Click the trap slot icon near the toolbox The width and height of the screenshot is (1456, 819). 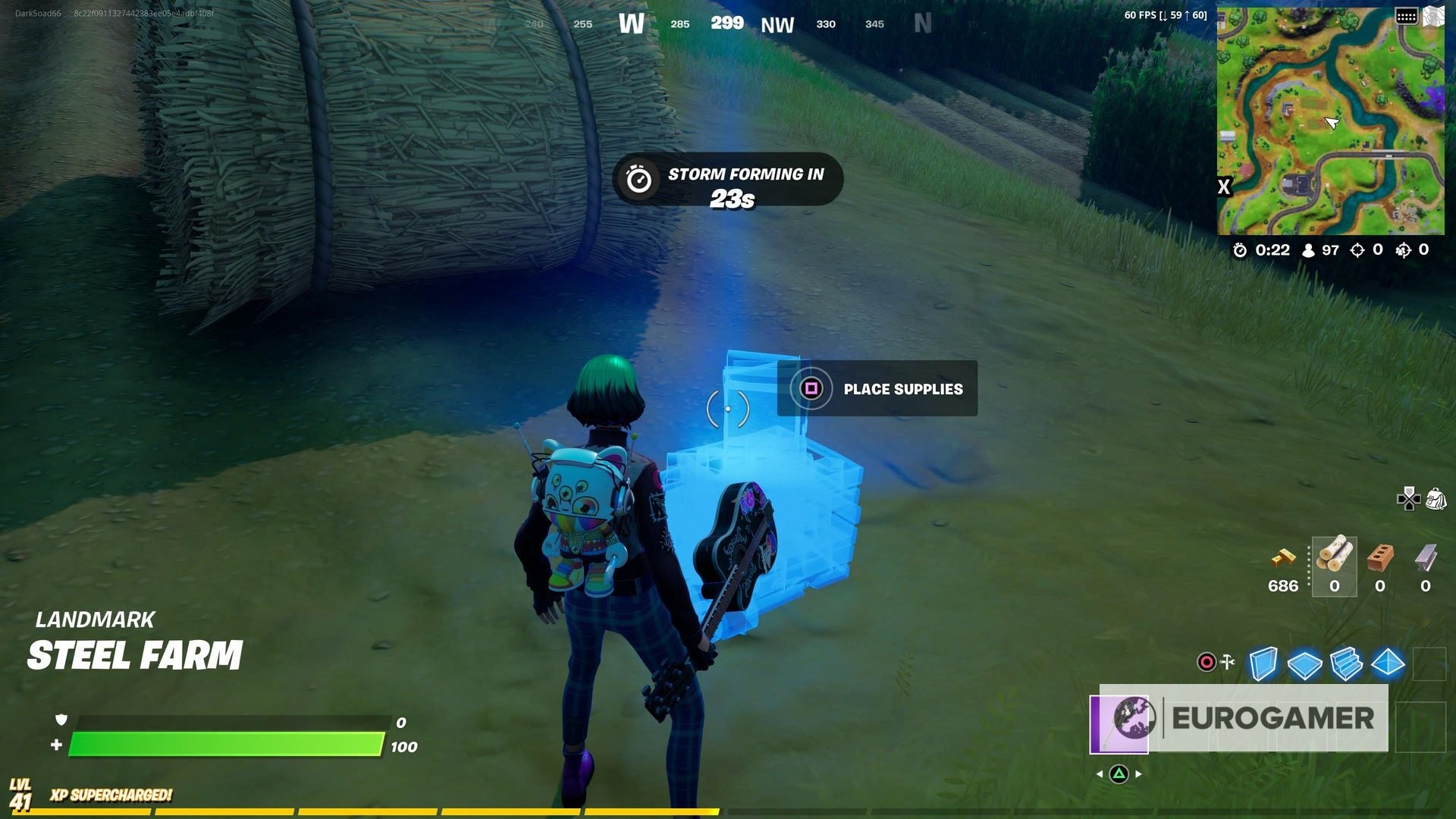pyautogui.click(x=1206, y=661)
